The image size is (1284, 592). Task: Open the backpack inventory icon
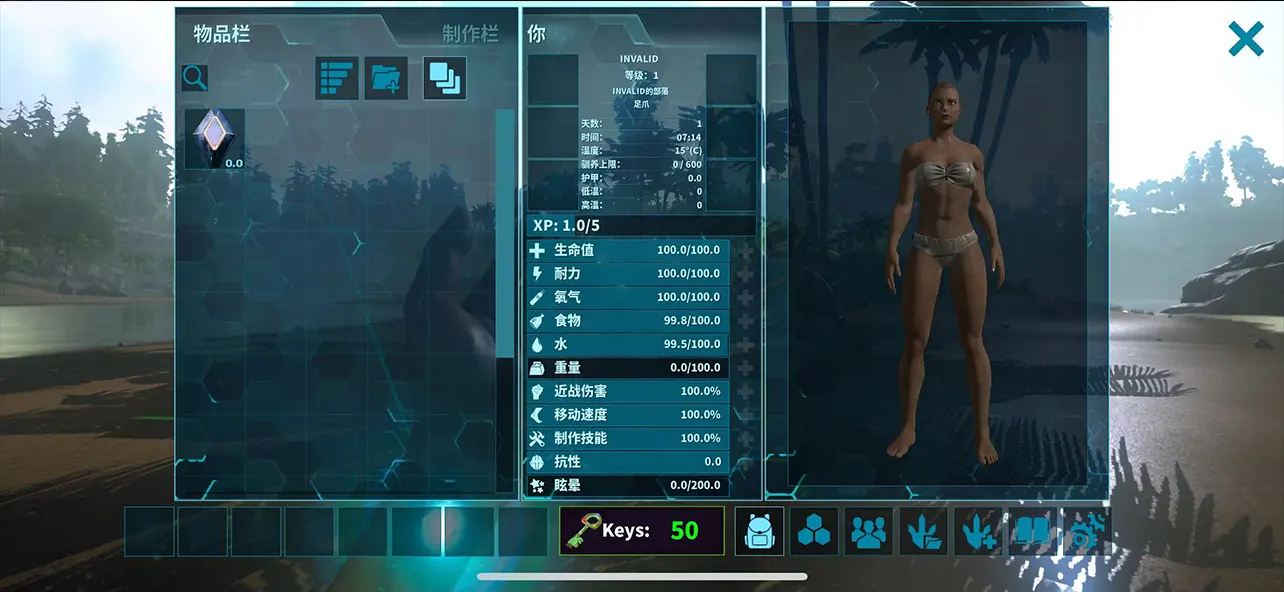pos(760,531)
